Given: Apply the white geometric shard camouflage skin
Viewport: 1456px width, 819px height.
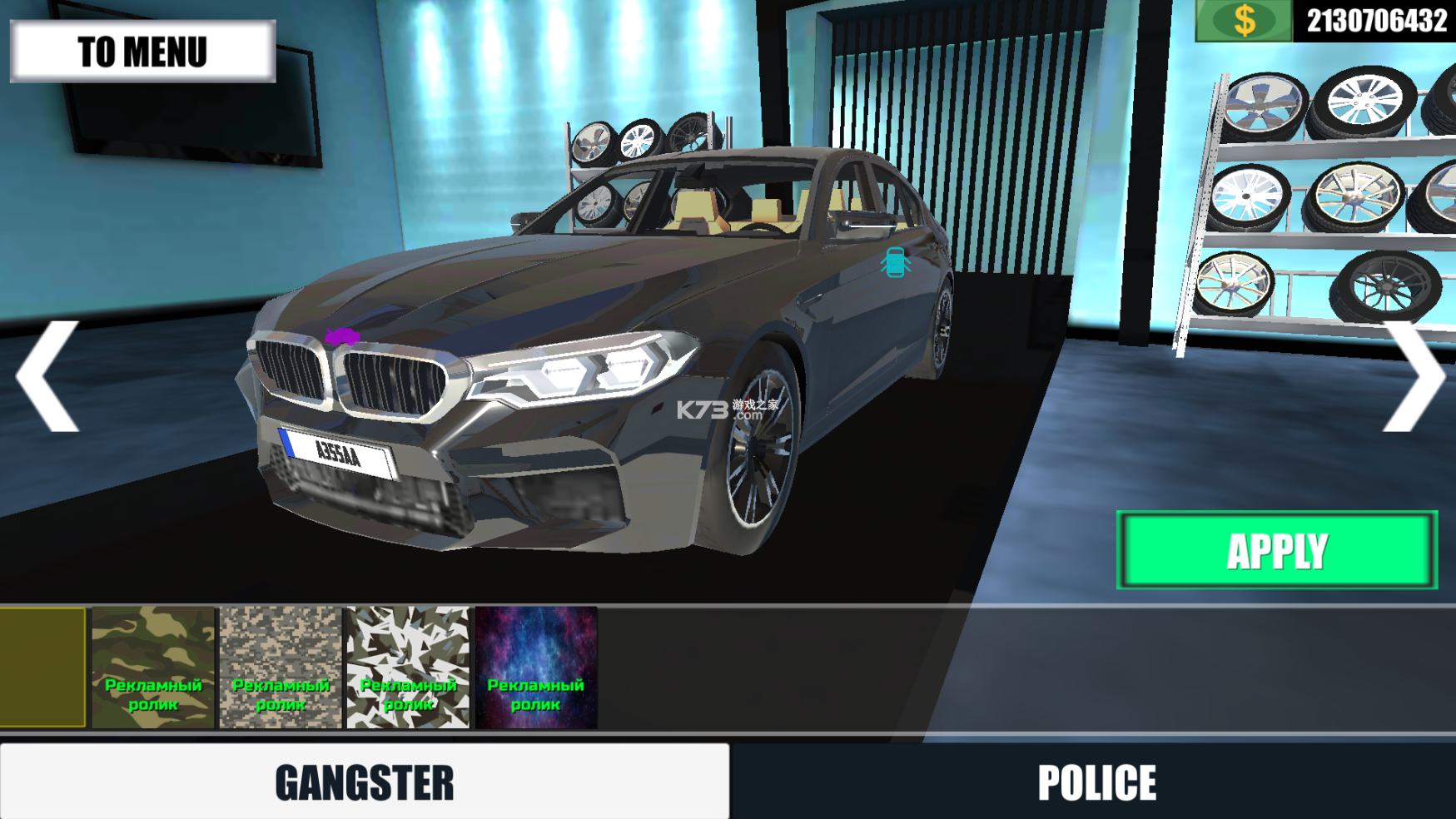Looking at the screenshot, I should [x=408, y=668].
